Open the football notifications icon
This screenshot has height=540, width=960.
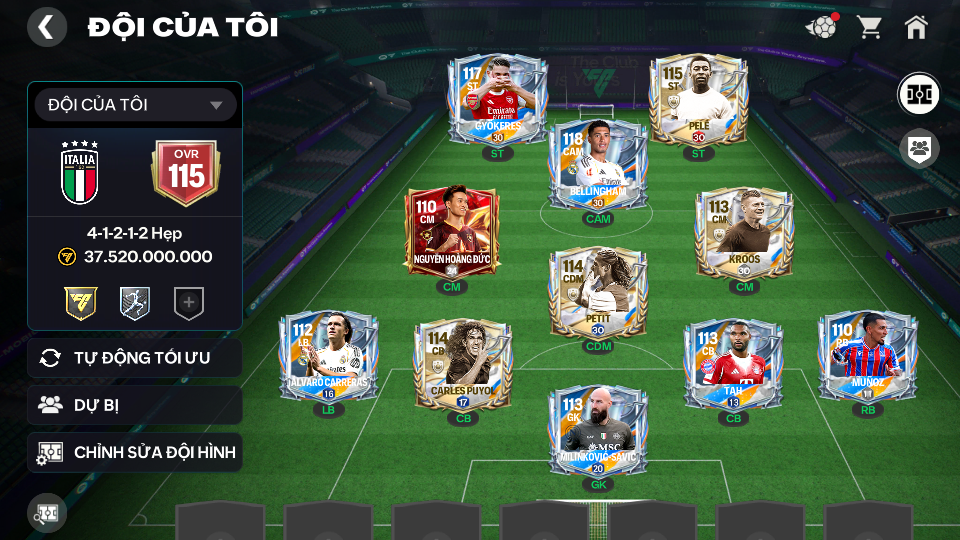pyautogui.click(x=821, y=27)
